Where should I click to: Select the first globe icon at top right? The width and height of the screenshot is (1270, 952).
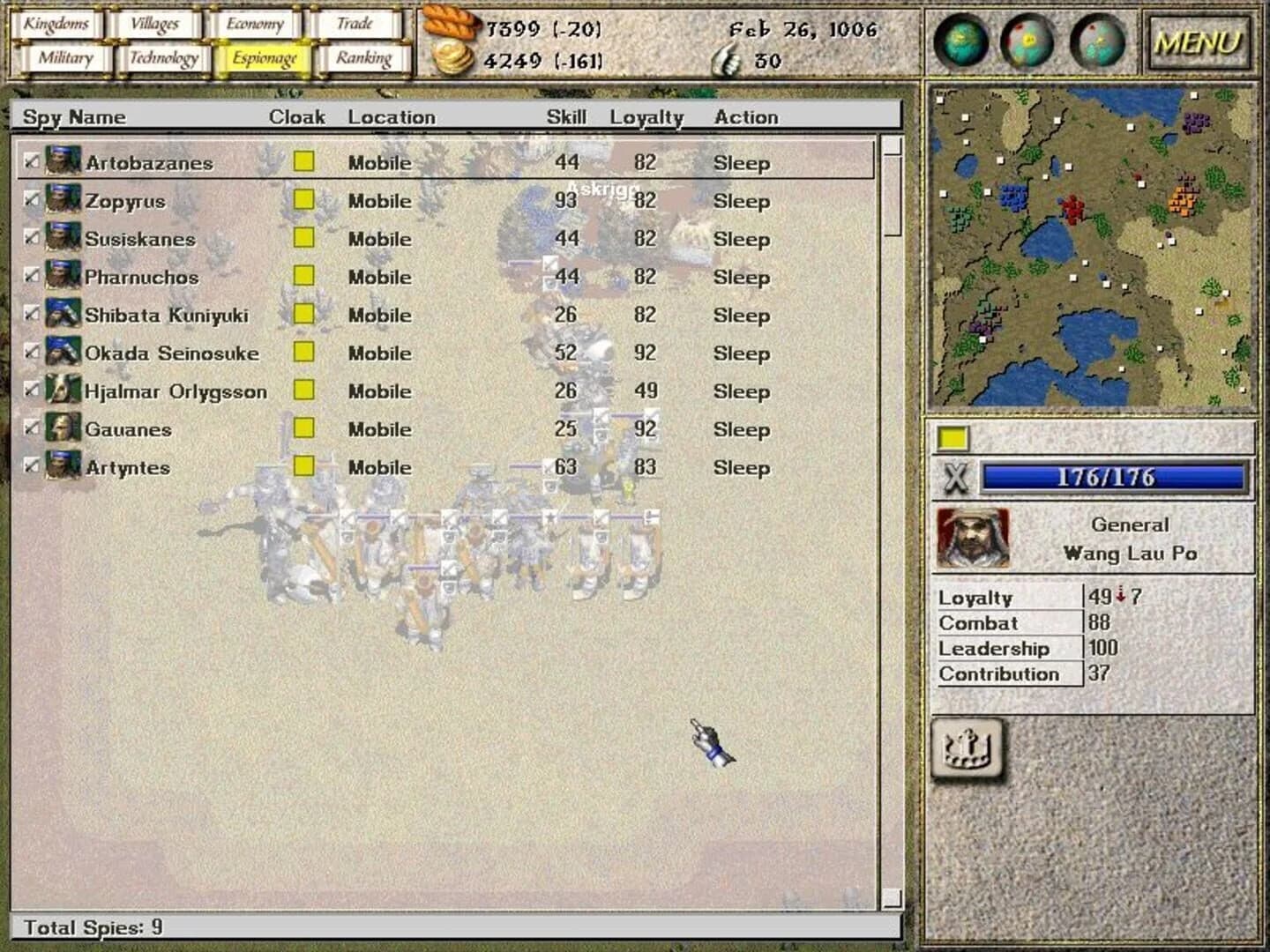960,41
